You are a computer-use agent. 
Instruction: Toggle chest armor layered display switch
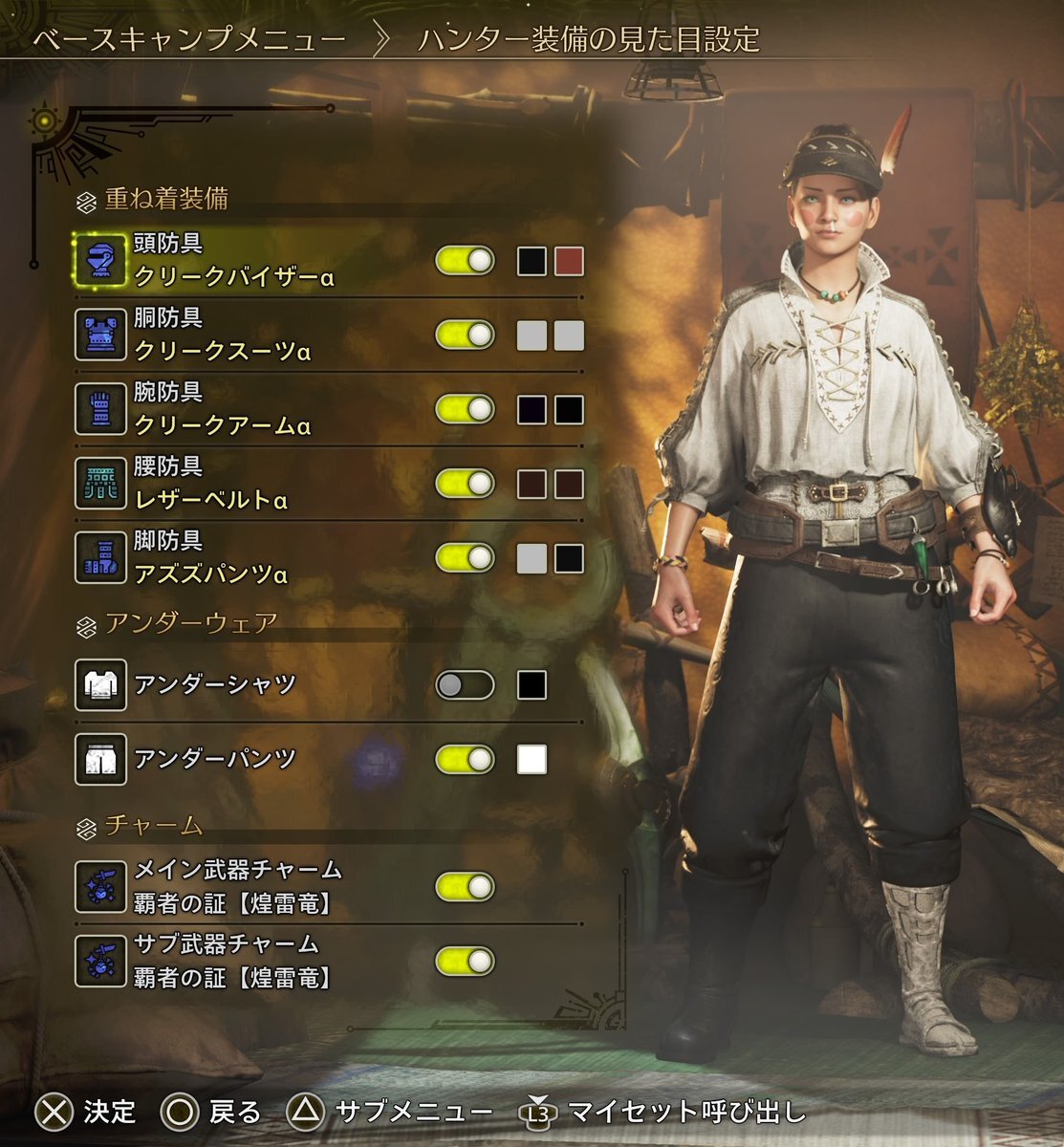(465, 335)
